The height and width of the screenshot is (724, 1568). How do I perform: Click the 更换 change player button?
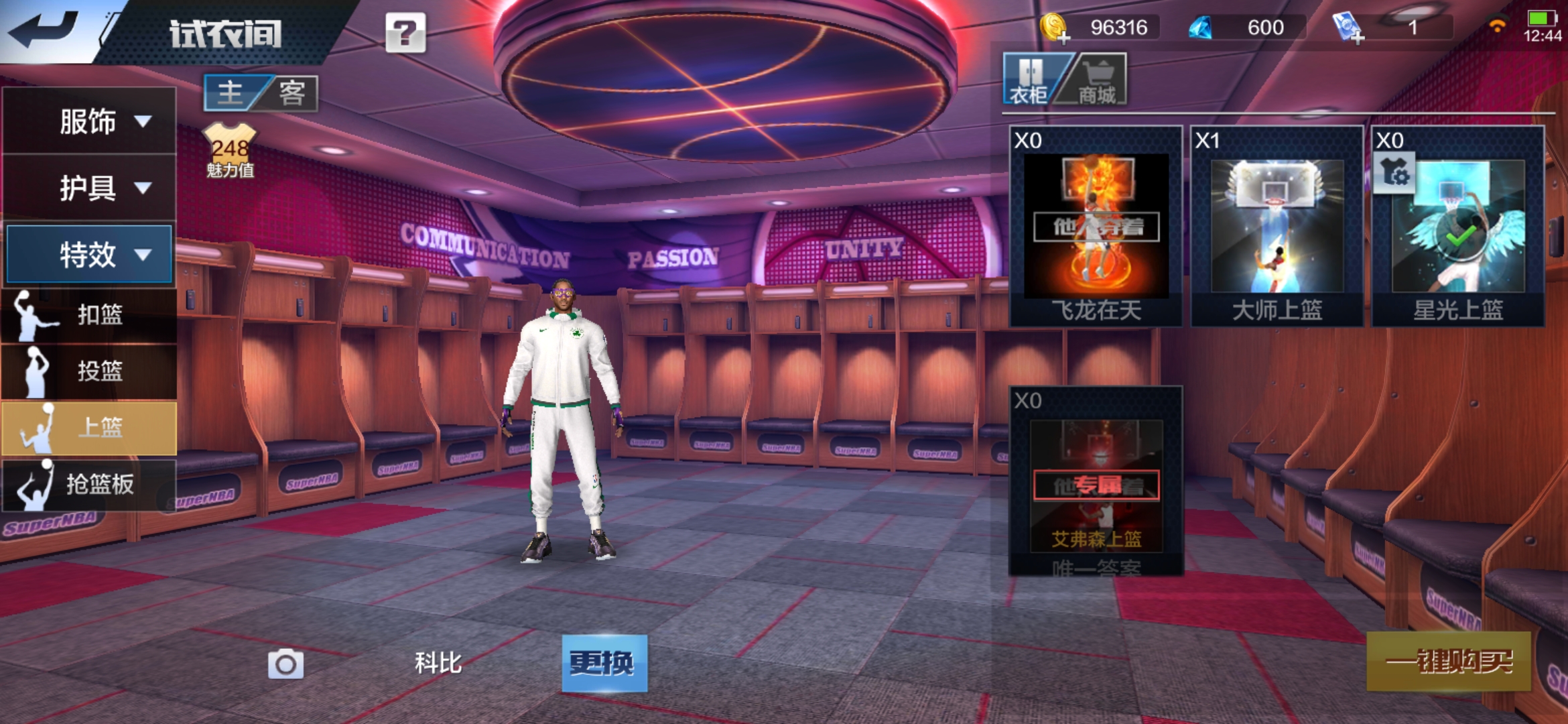604,663
